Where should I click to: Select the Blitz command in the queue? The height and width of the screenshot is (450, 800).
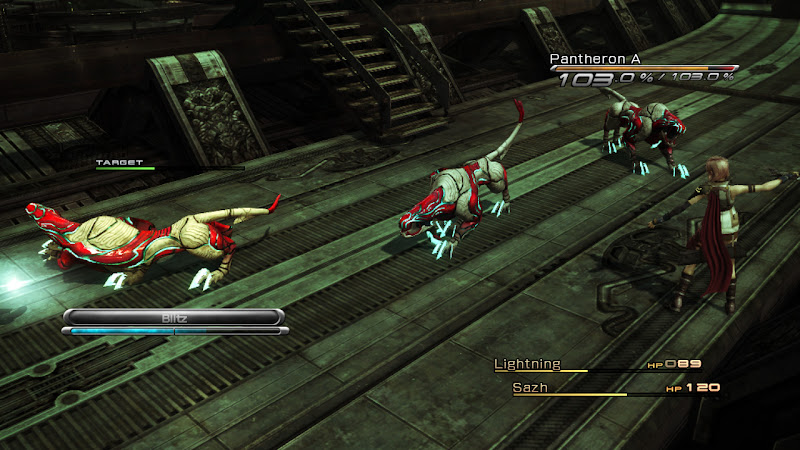(x=175, y=316)
